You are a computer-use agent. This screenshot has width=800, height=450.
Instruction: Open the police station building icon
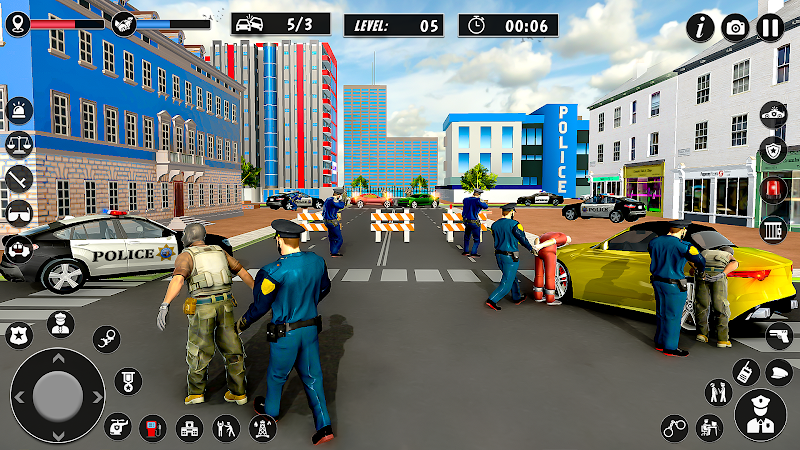(188, 428)
